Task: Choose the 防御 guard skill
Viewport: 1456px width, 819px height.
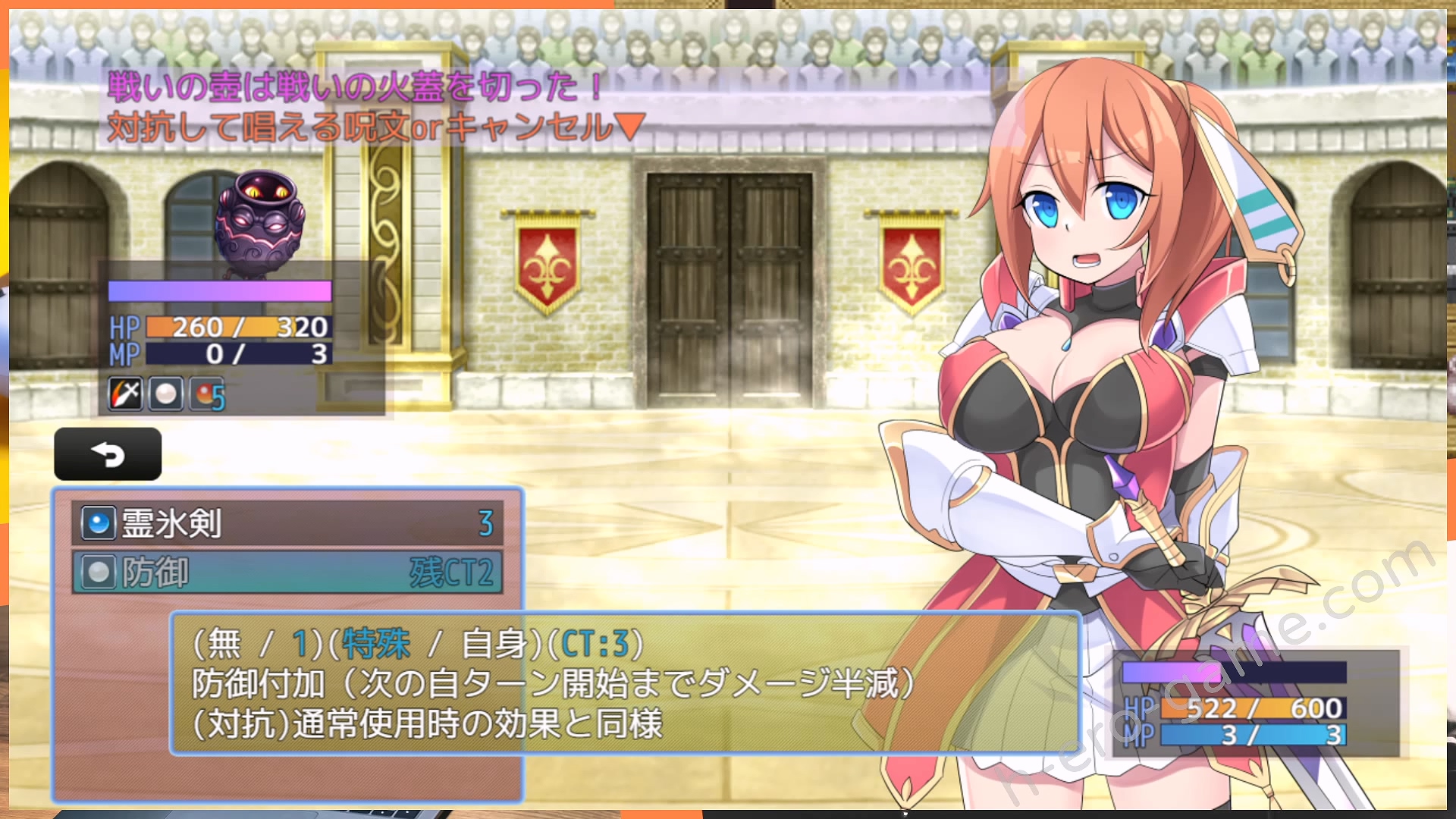Action: click(287, 573)
